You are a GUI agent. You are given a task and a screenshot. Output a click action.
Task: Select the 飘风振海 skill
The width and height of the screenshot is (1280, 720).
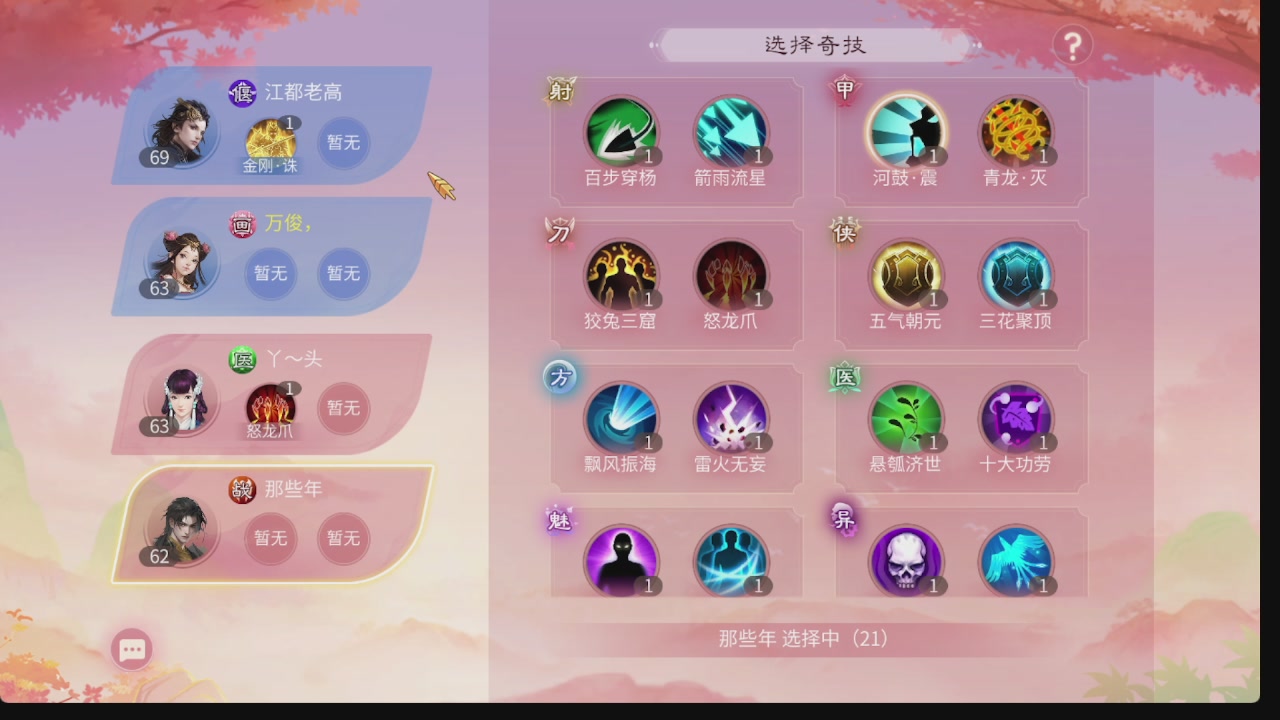click(622, 418)
